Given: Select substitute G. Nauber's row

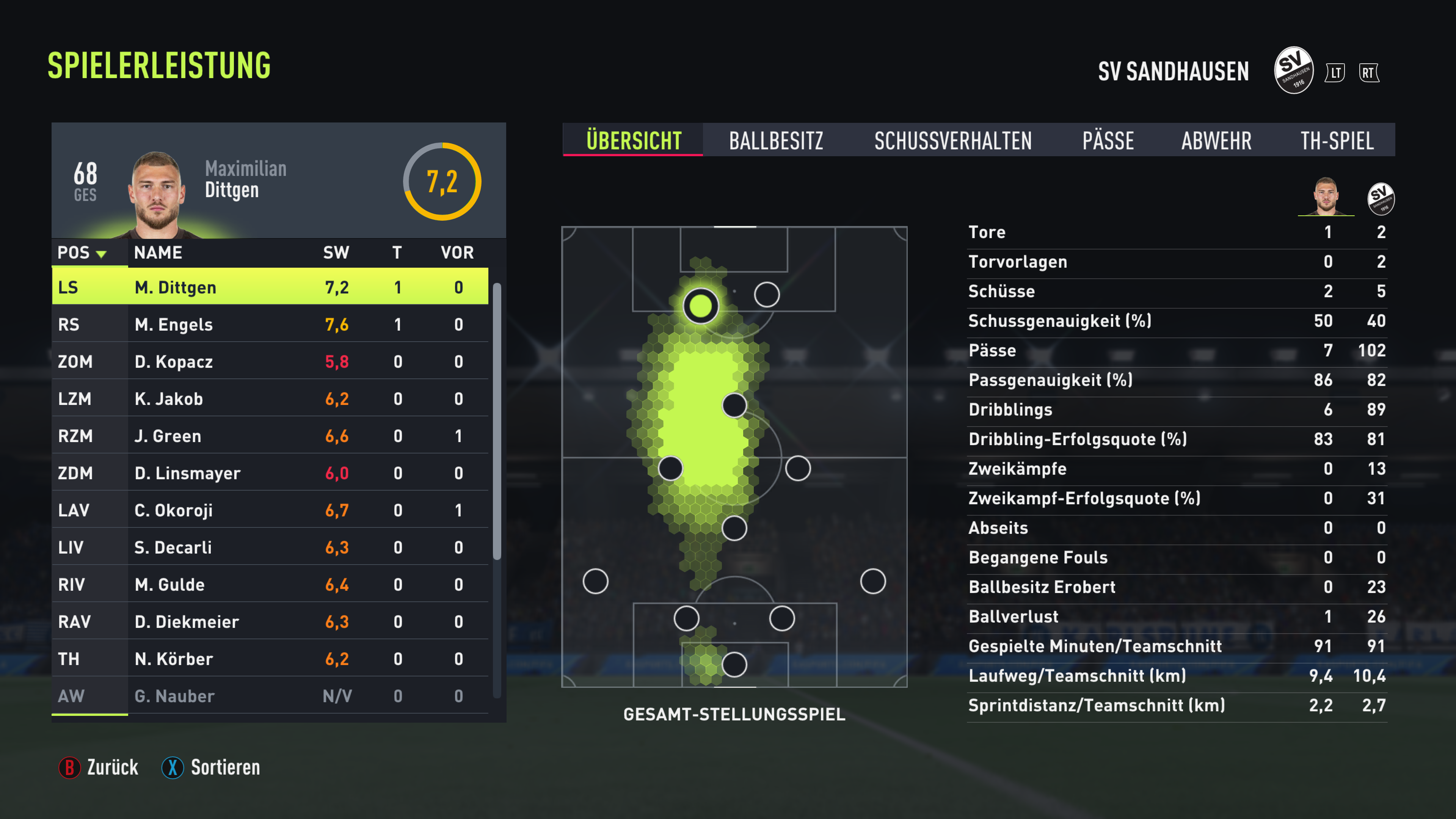Looking at the screenshot, I should point(270,696).
